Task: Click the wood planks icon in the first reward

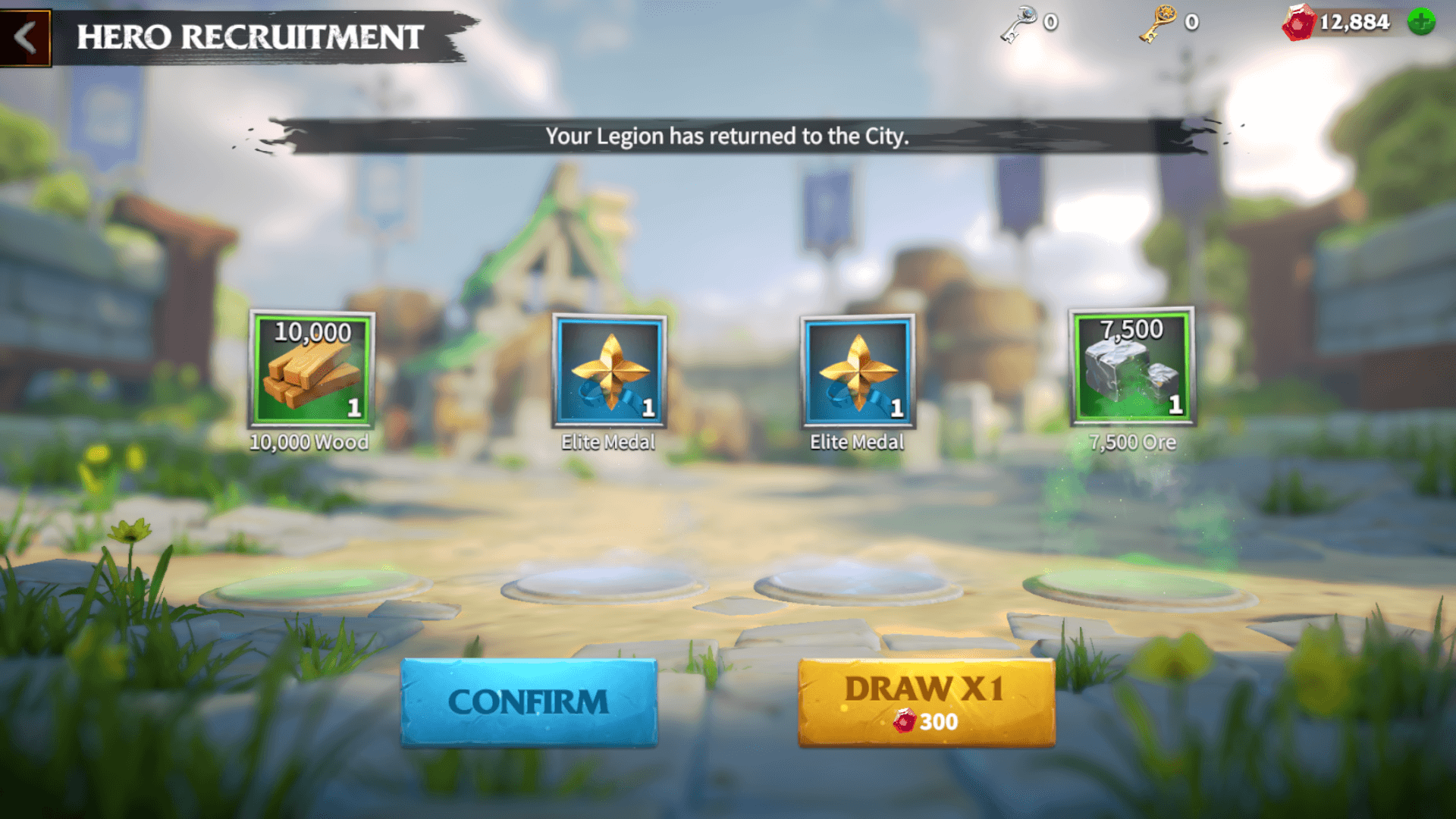Action: (311, 375)
